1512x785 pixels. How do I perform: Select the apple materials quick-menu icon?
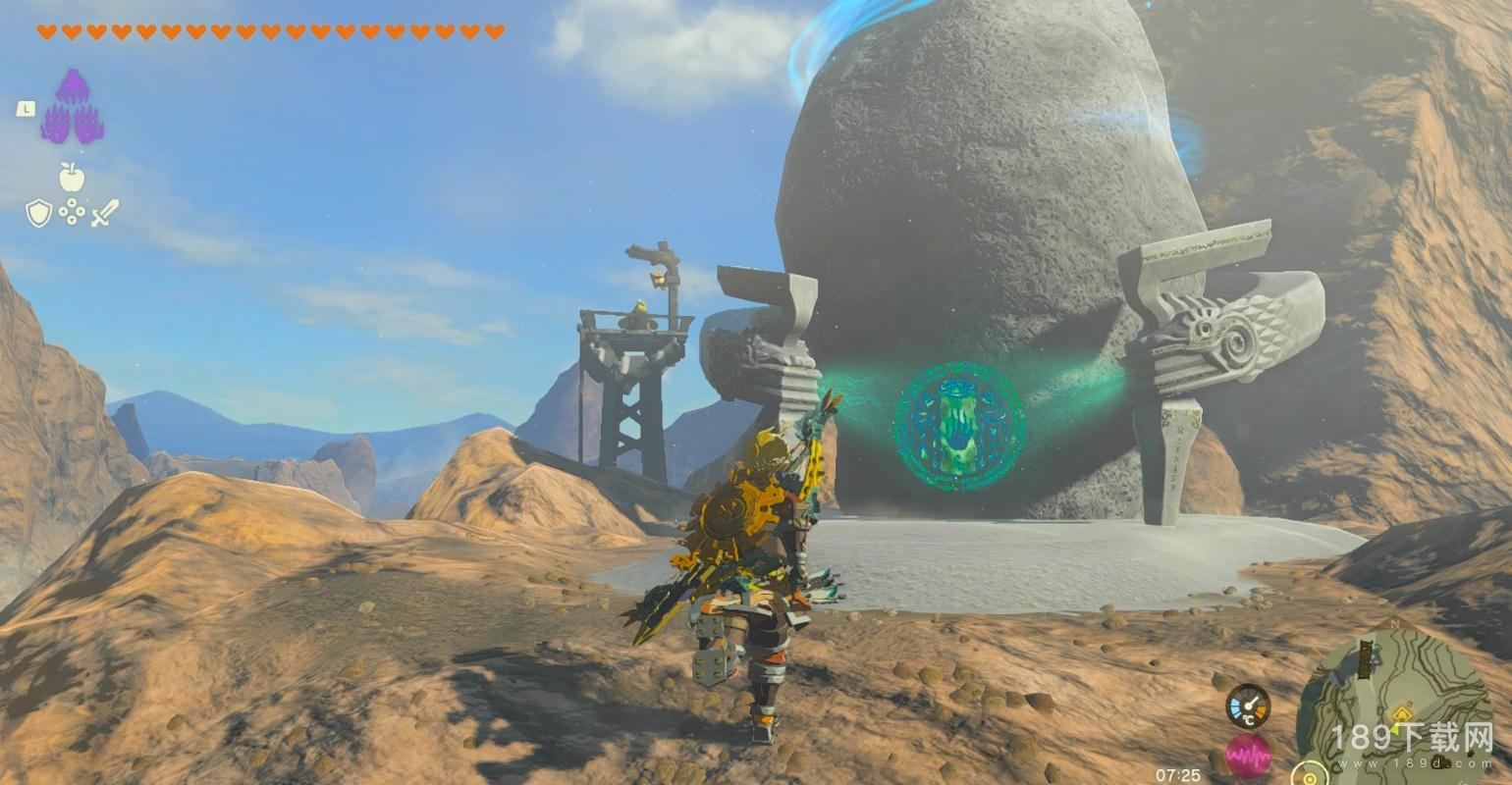pyautogui.click(x=72, y=178)
